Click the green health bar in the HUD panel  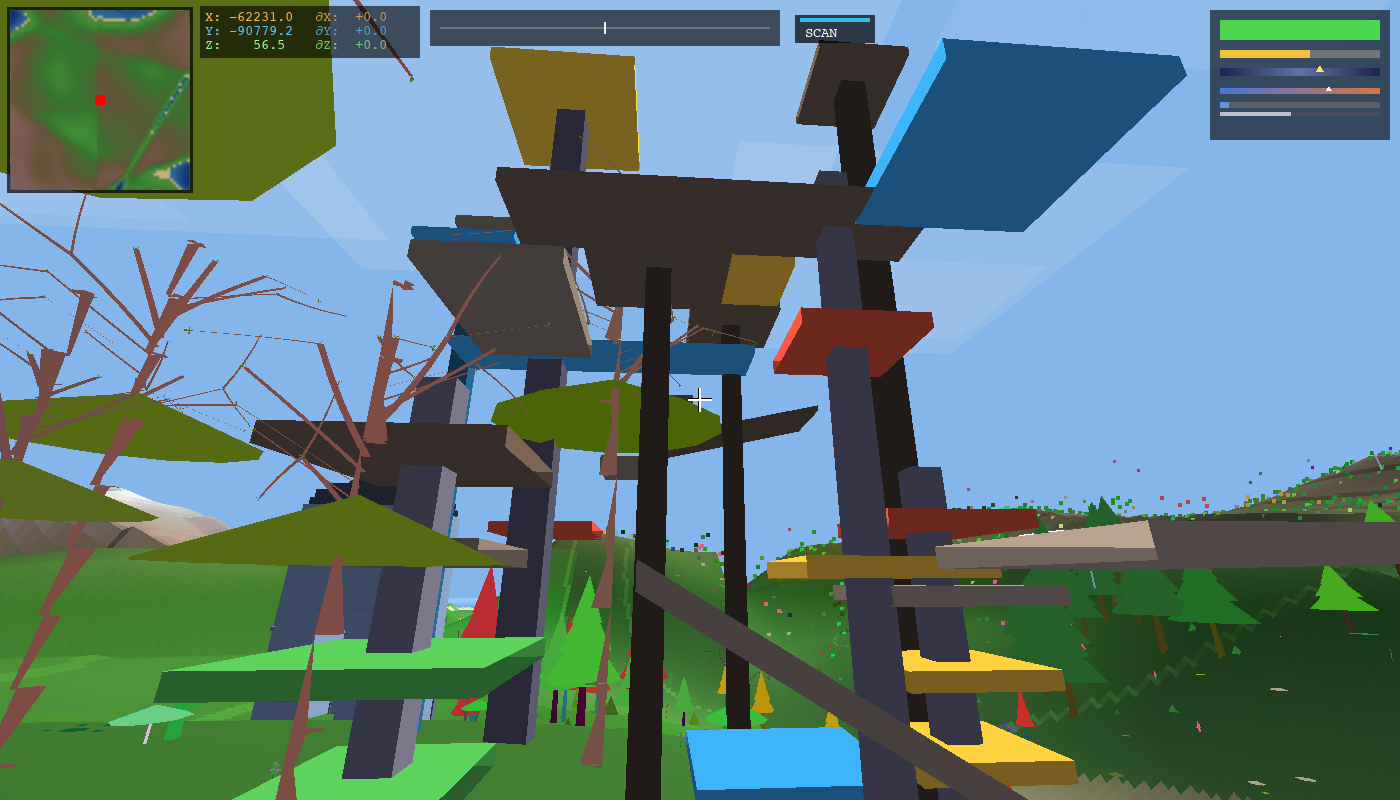(1300, 30)
